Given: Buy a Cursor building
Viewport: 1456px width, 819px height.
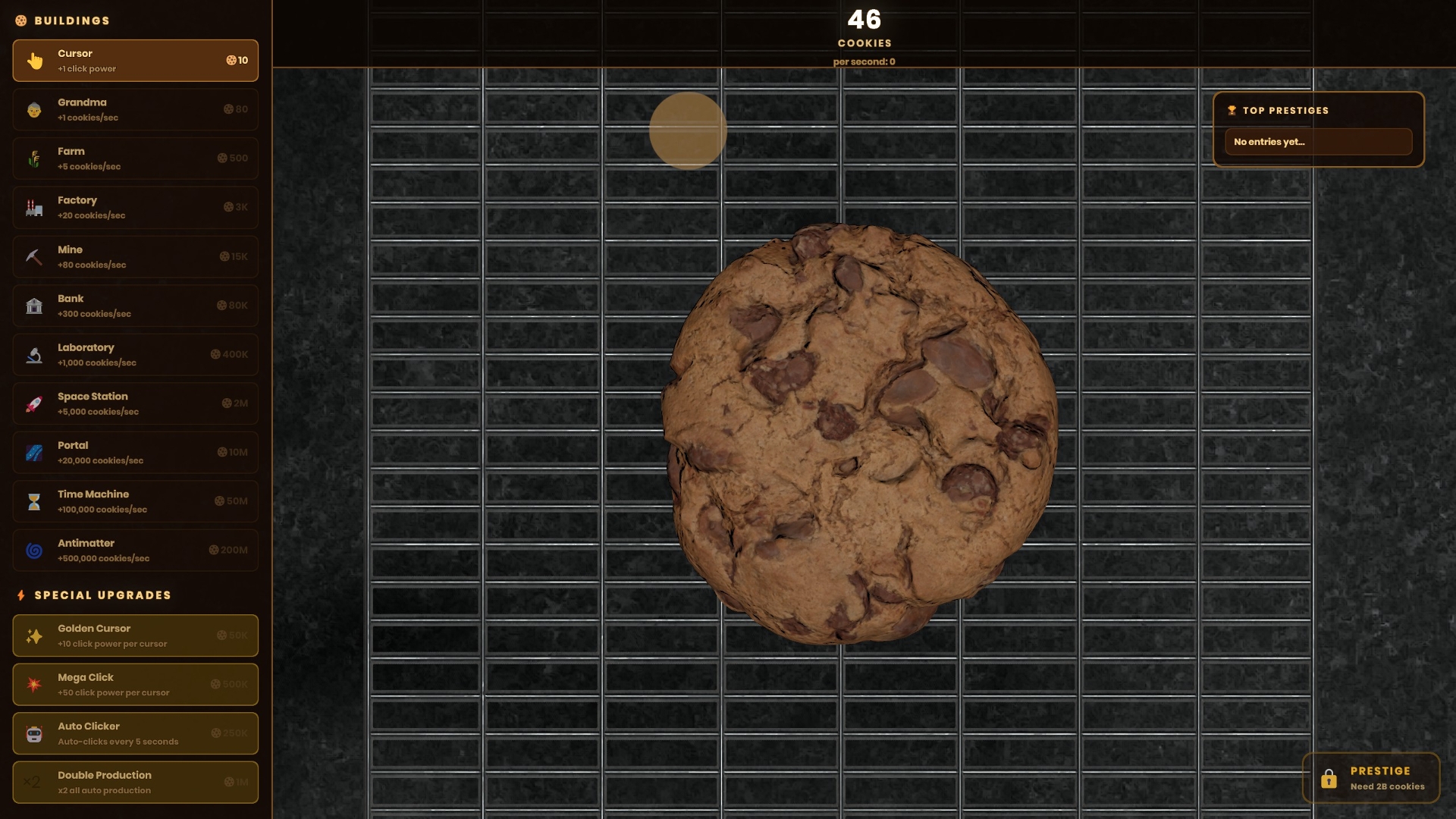Looking at the screenshot, I should point(135,61).
